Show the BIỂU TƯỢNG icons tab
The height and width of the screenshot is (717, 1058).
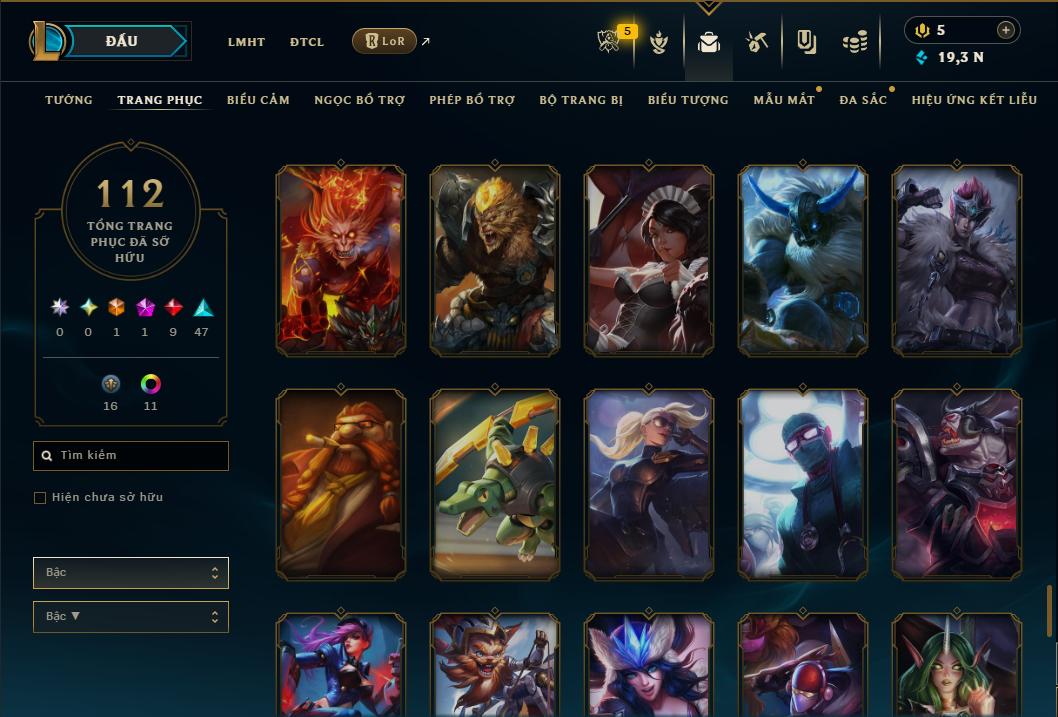click(688, 100)
